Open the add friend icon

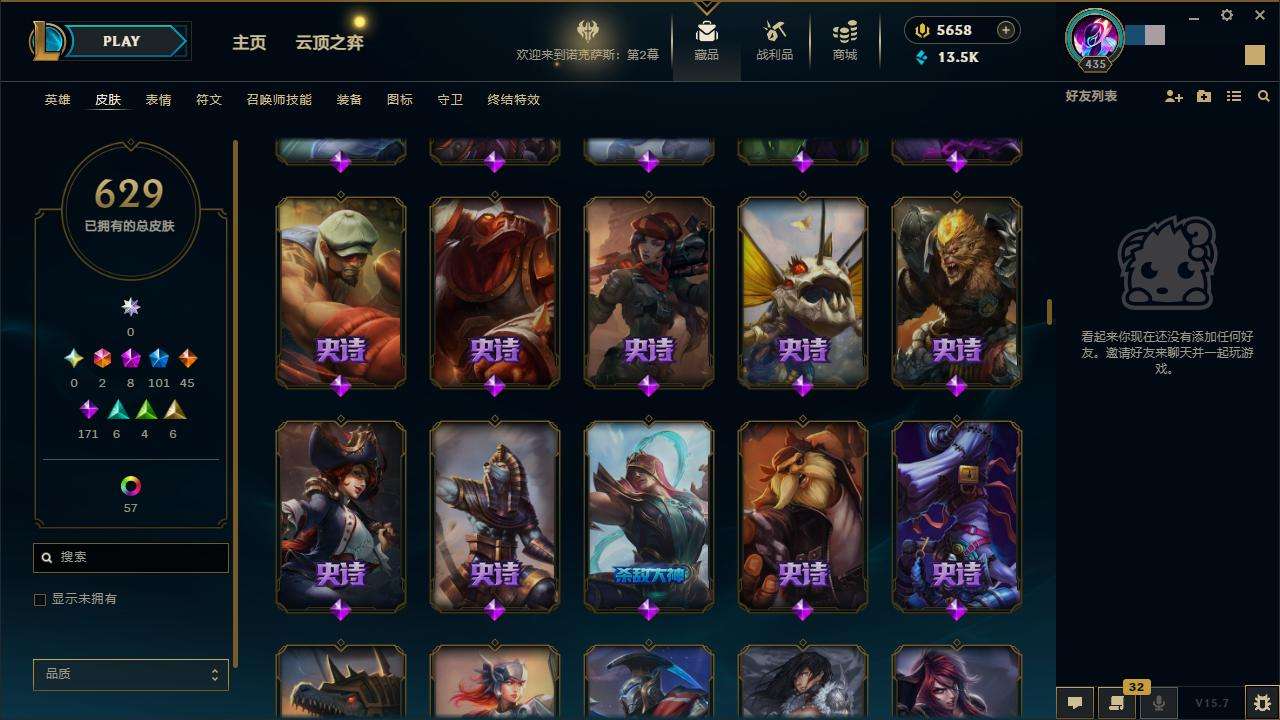click(x=1174, y=97)
